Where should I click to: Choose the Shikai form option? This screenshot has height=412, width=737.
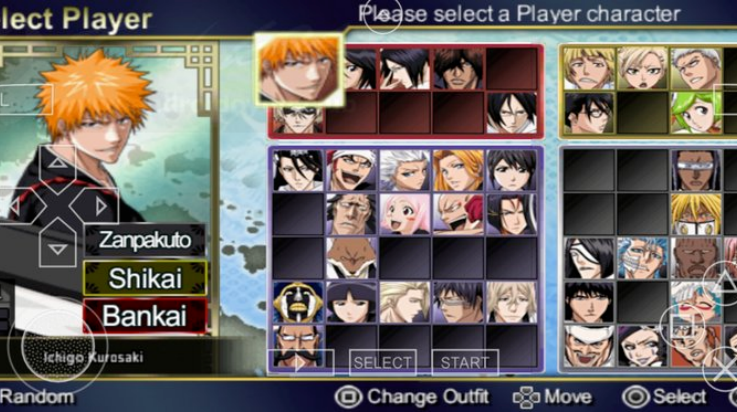point(145,277)
